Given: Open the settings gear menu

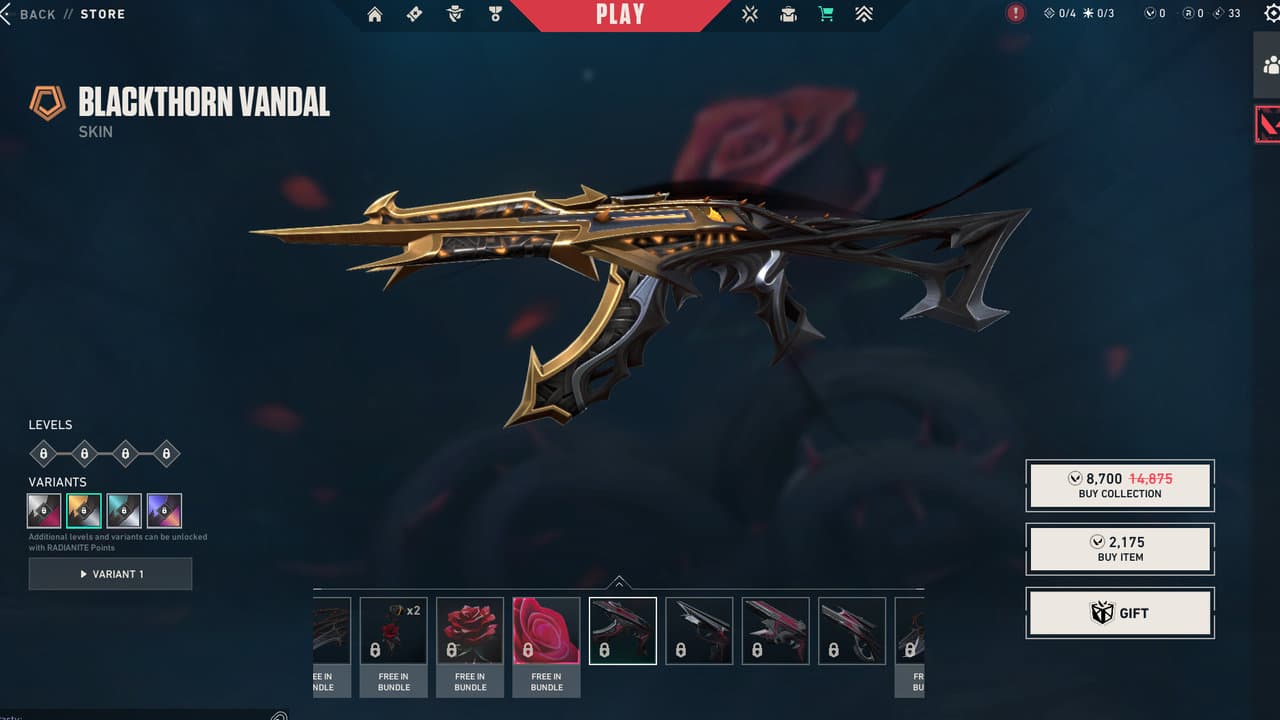Looking at the screenshot, I should click(x=1272, y=14).
